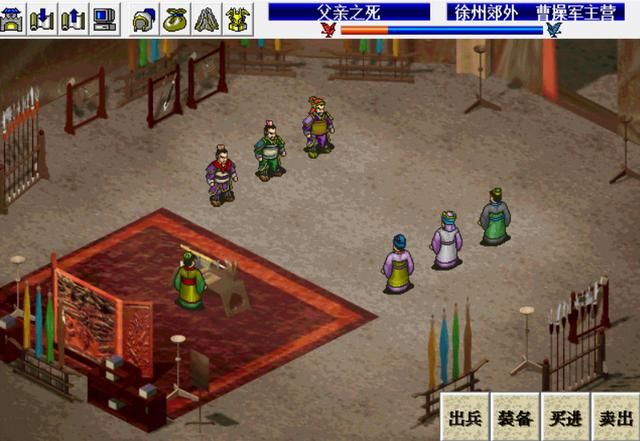Open the computer system icon
This screenshot has width=640, height=441.
[103, 15]
